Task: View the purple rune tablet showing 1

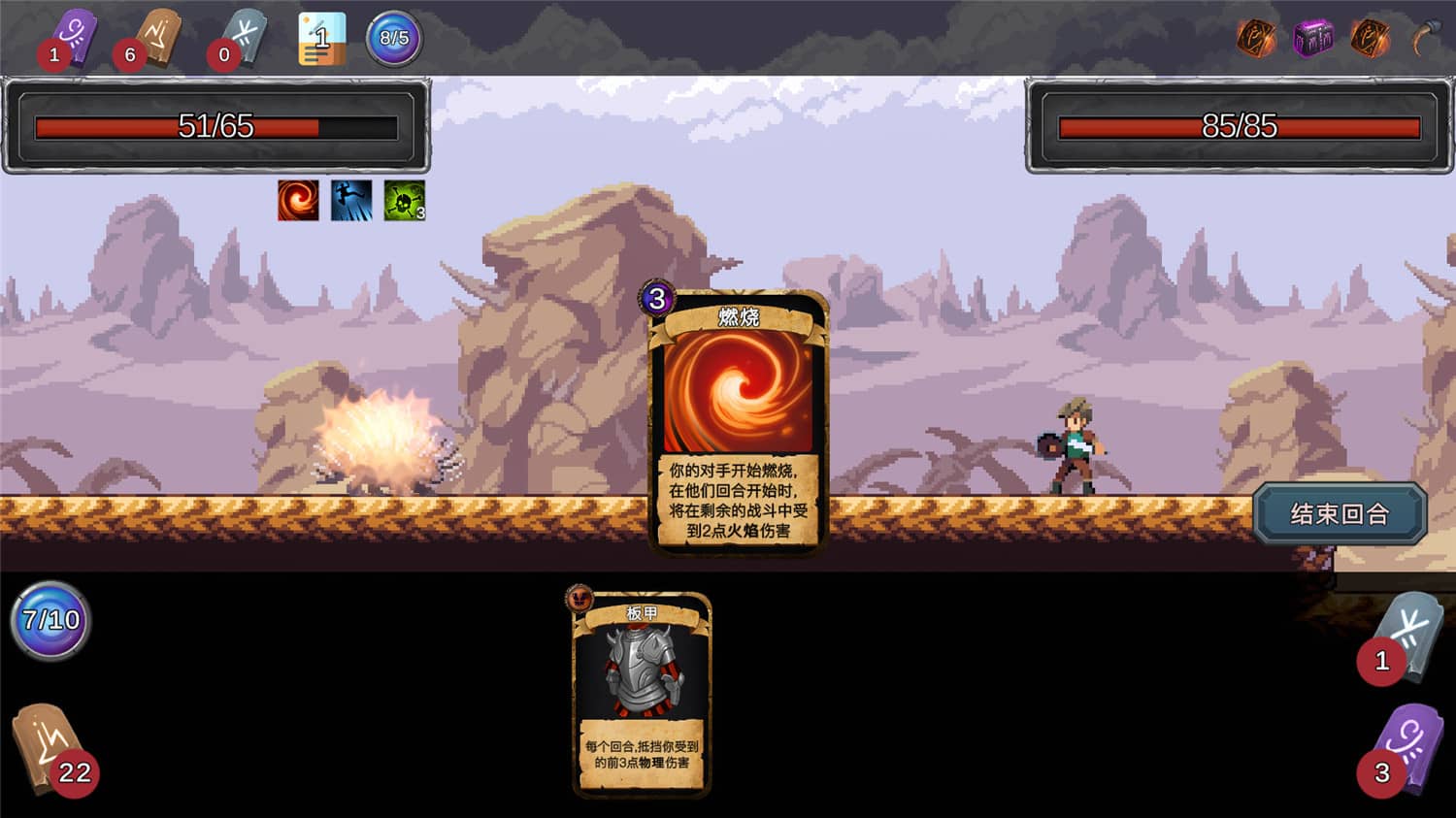Action: click(x=70, y=39)
